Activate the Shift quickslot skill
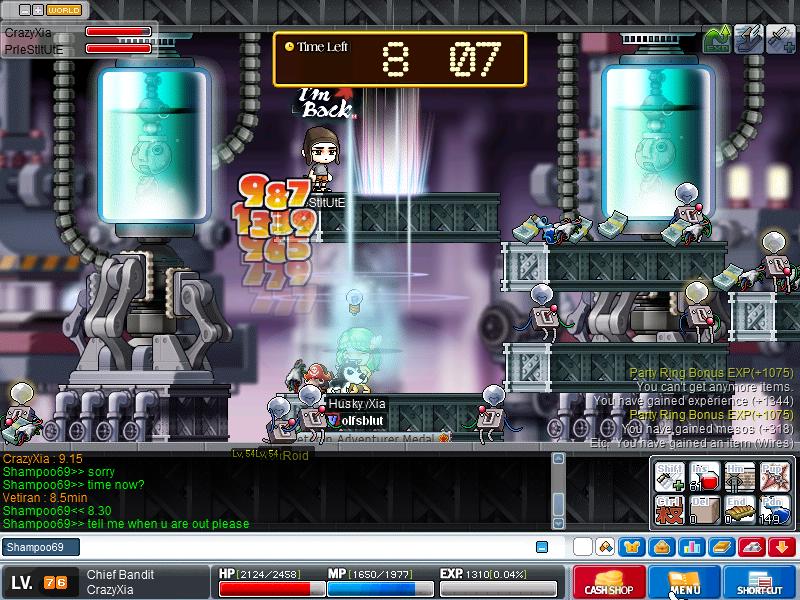Screen dimensions: 800x600 click(670, 476)
